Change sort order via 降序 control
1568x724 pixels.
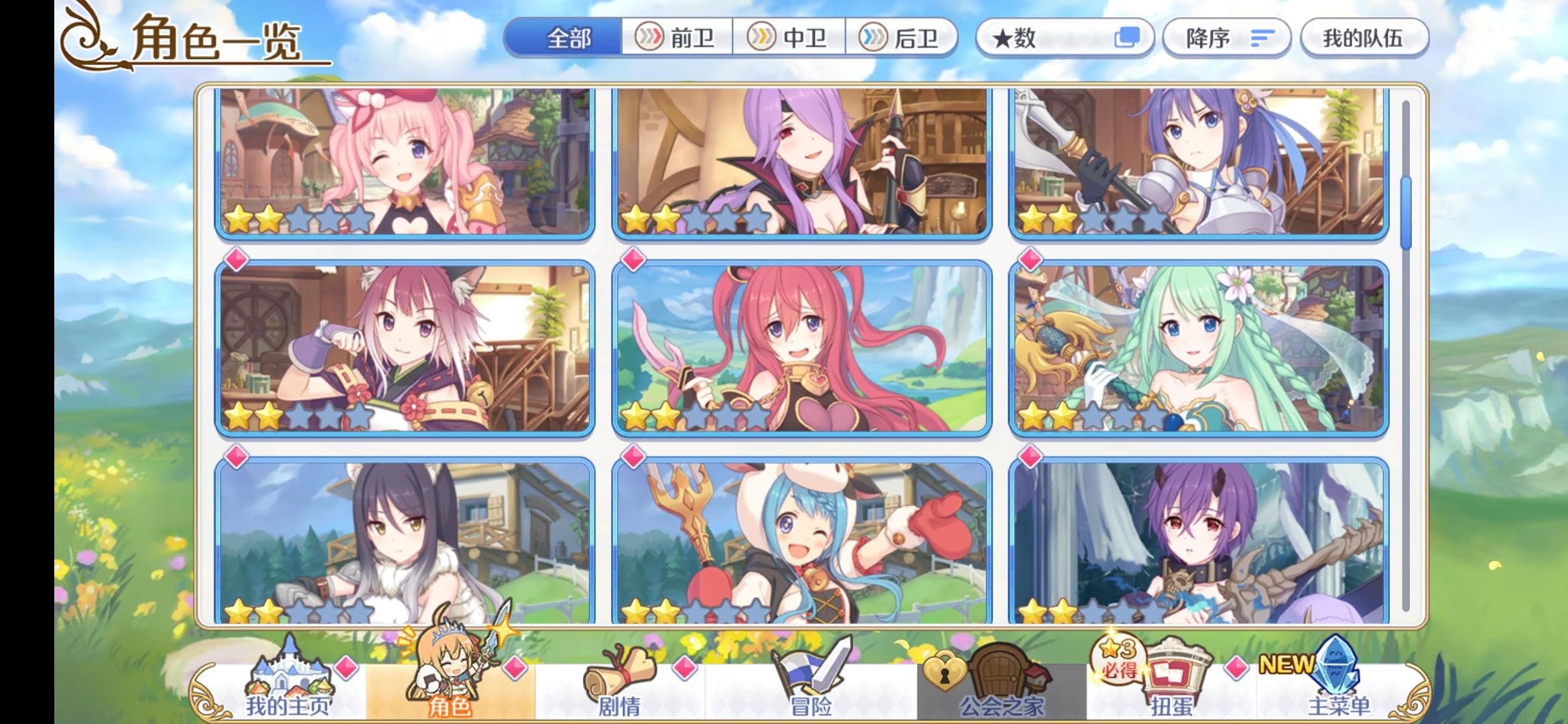(1226, 38)
